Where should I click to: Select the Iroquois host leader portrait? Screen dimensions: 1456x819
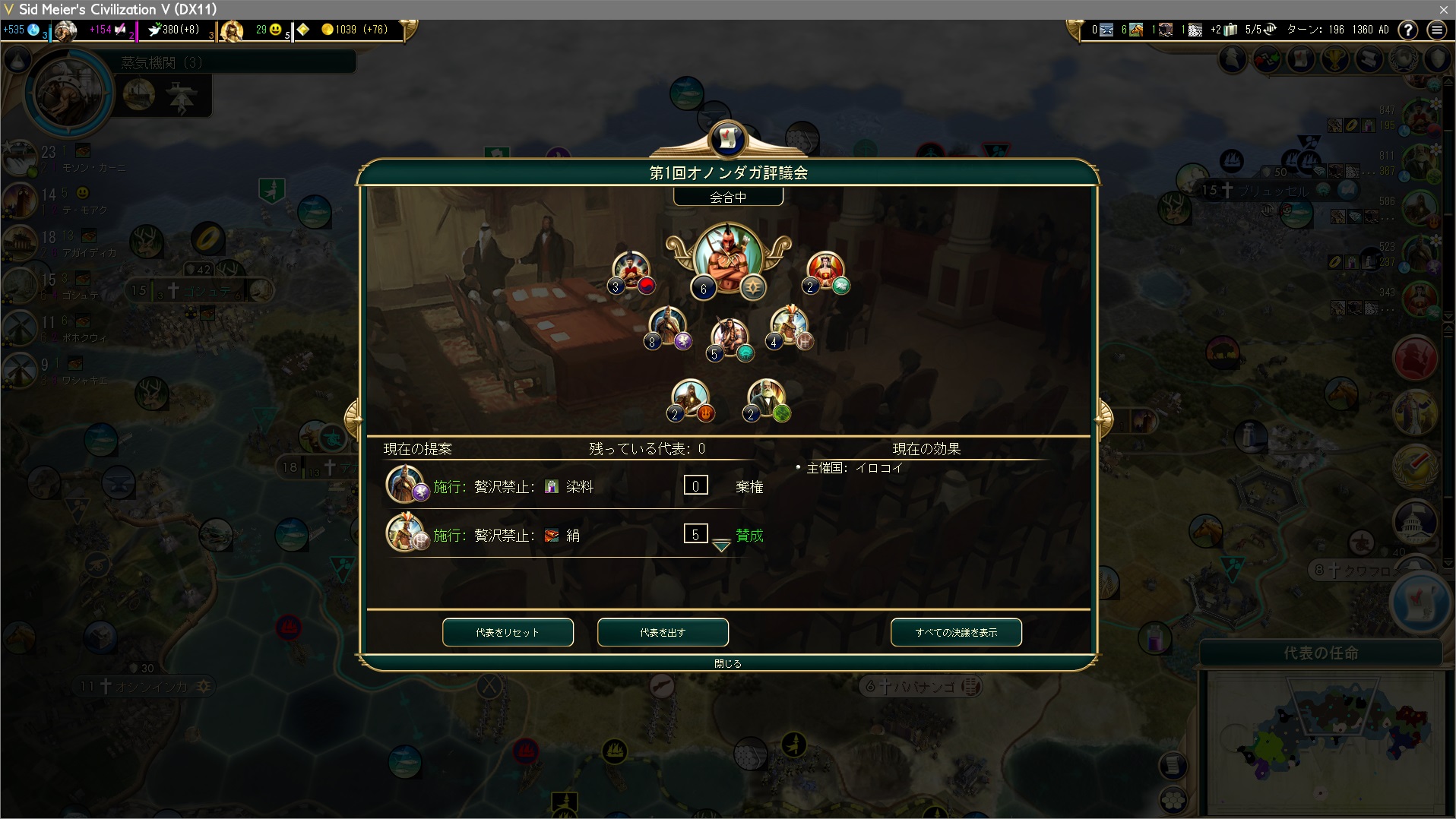[x=727, y=258]
